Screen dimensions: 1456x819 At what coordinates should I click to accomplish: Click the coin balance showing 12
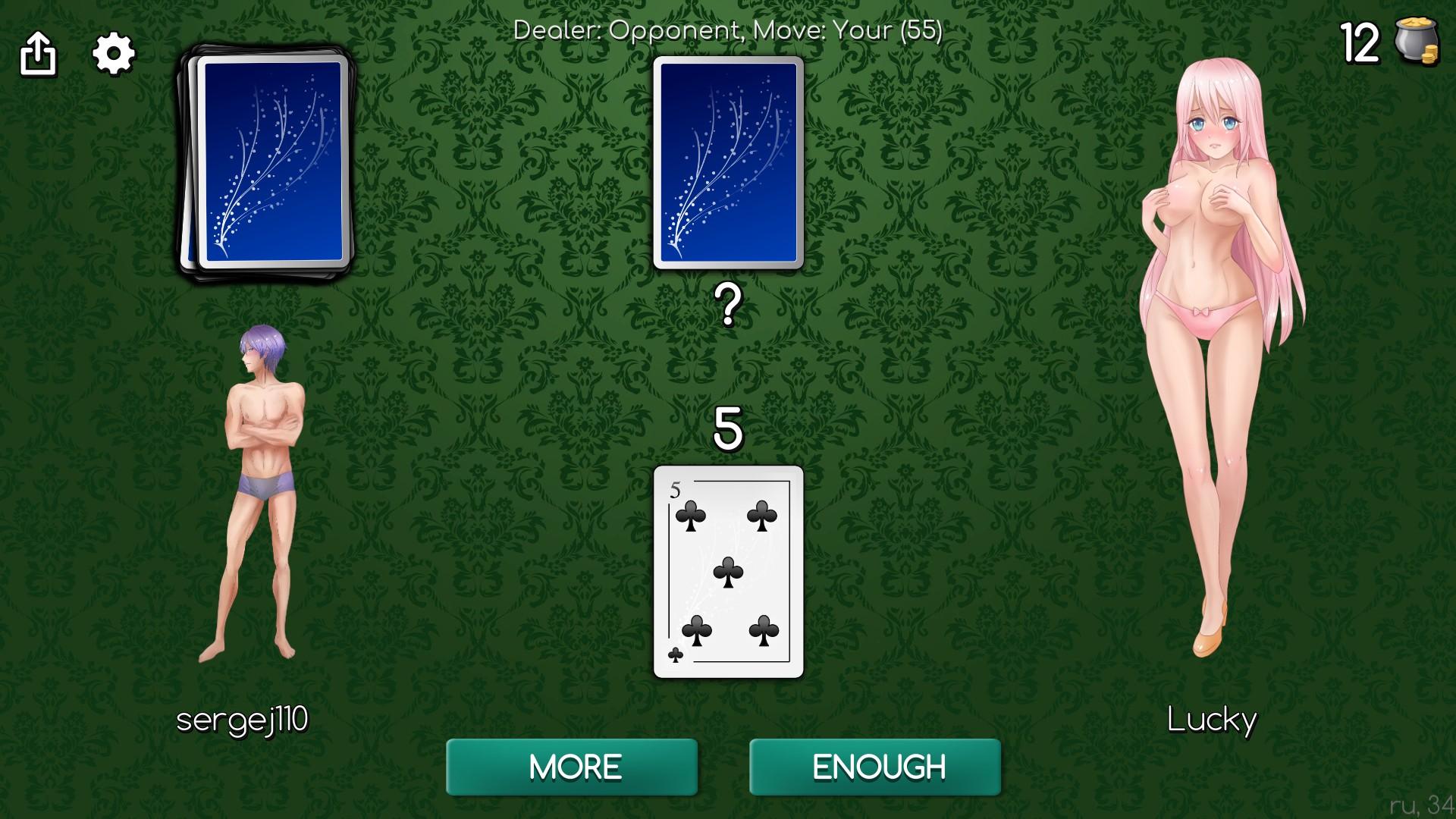point(1360,43)
